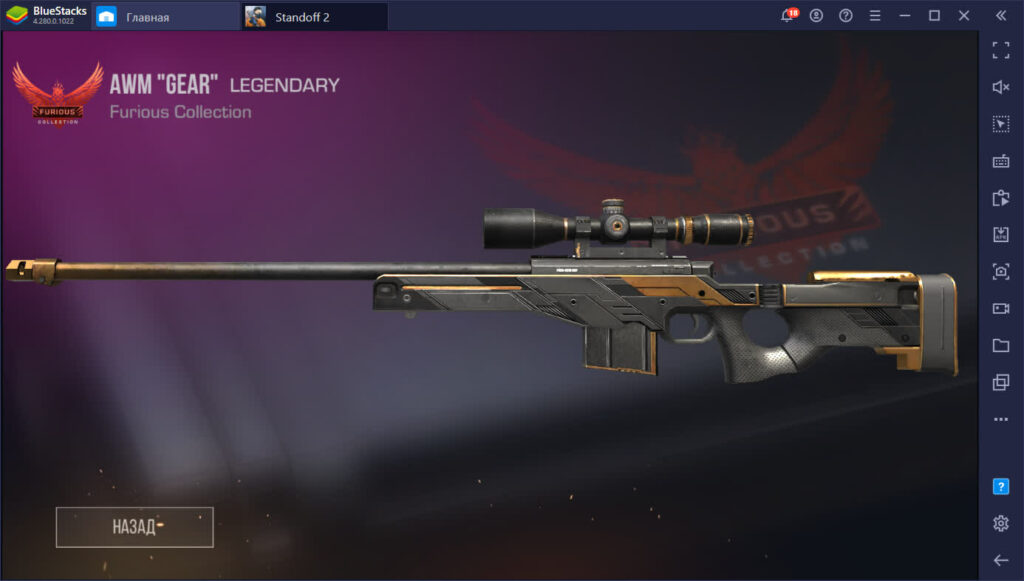Click the НАЗАД back button
Viewport: 1024px width, 581px height.
[134, 527]
